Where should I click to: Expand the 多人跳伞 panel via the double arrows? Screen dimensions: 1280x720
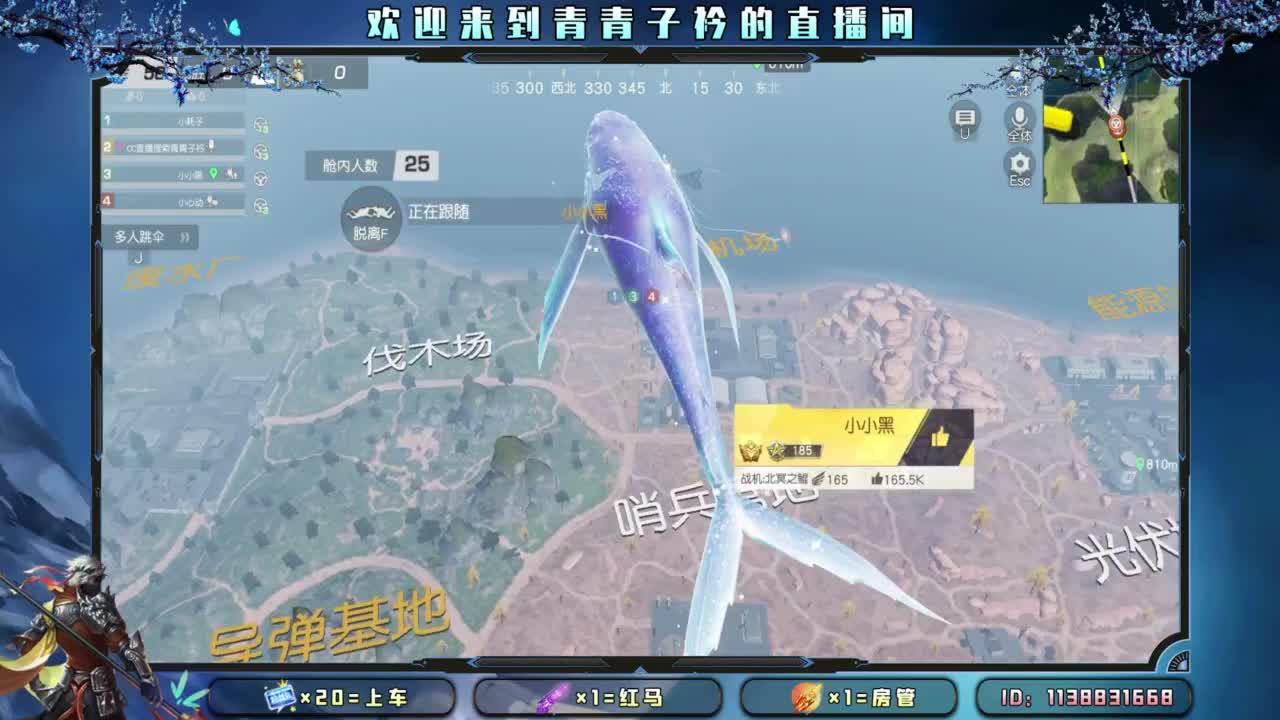186,235
